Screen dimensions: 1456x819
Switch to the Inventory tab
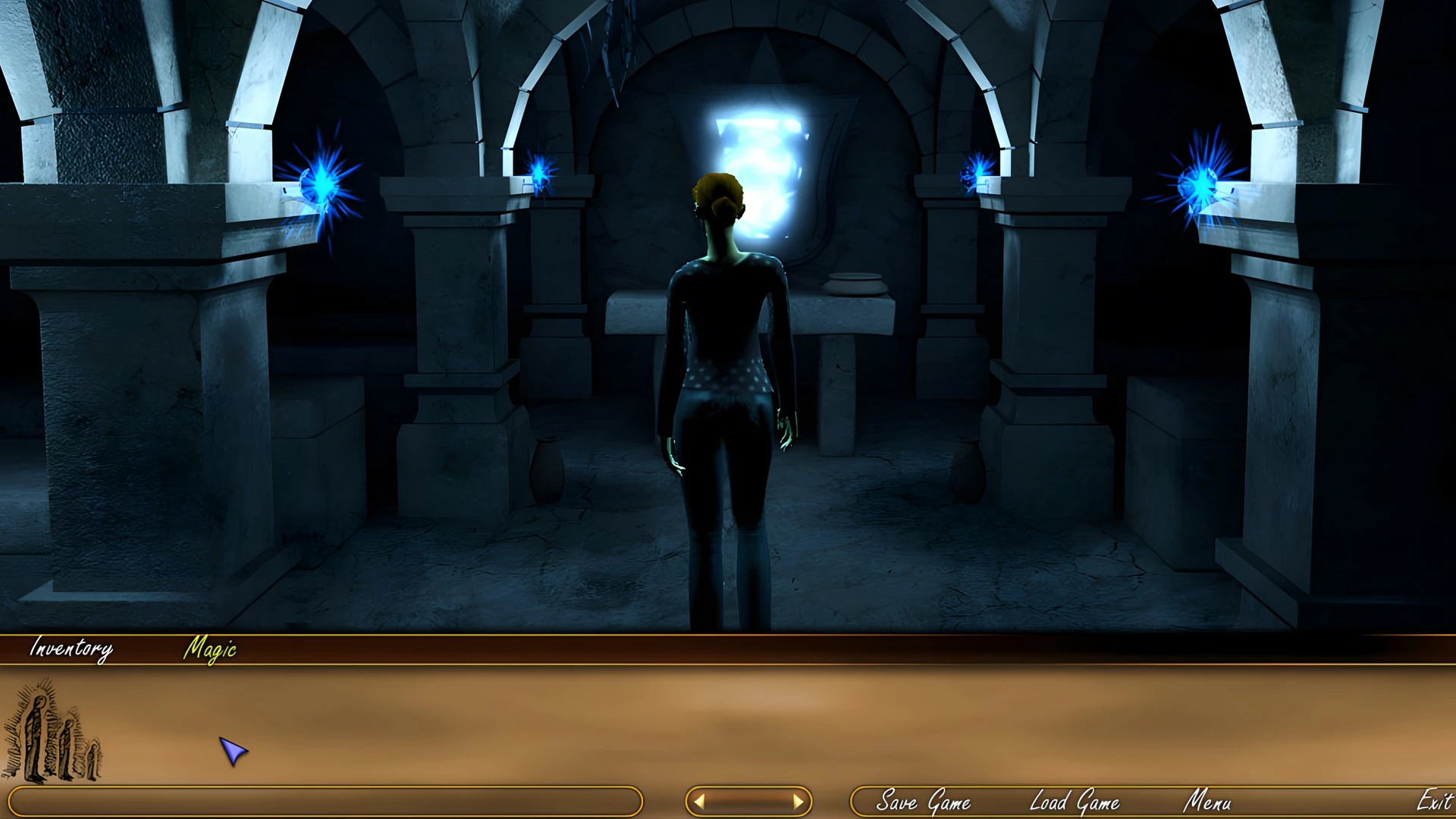71,648
